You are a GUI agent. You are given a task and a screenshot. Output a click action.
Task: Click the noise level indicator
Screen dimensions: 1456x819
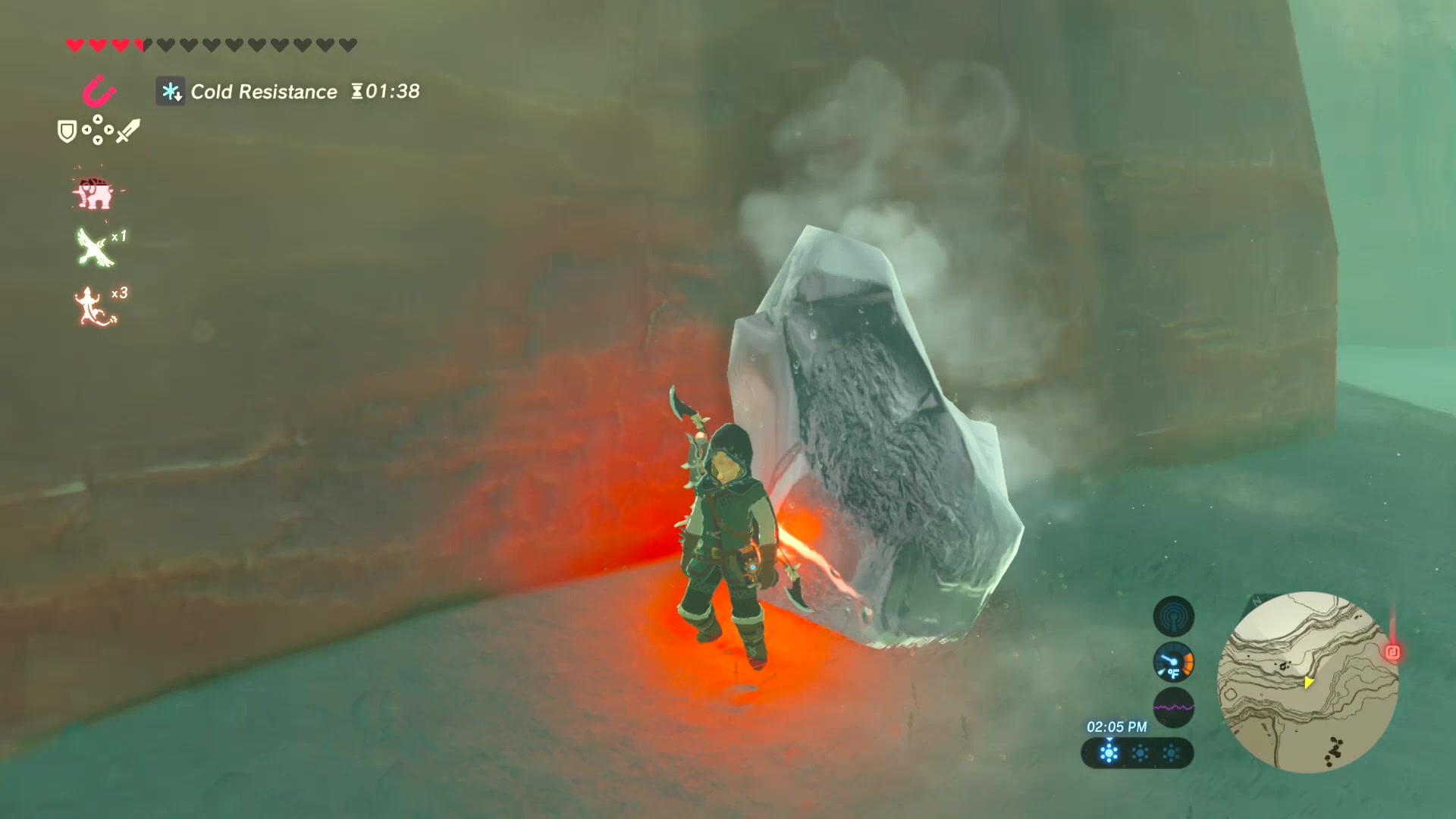click(1173, 708)
